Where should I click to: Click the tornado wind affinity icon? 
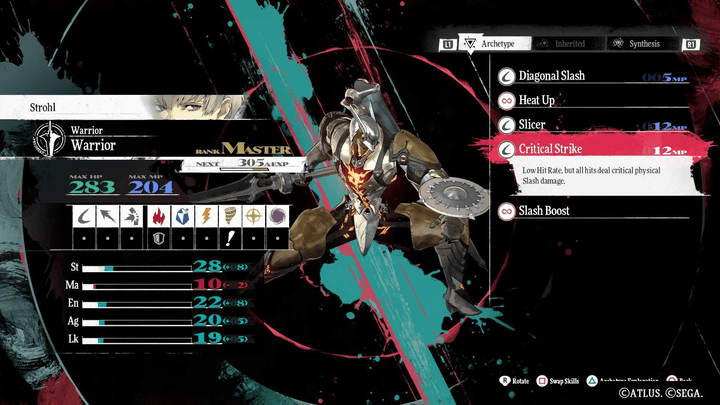point(230,217)
